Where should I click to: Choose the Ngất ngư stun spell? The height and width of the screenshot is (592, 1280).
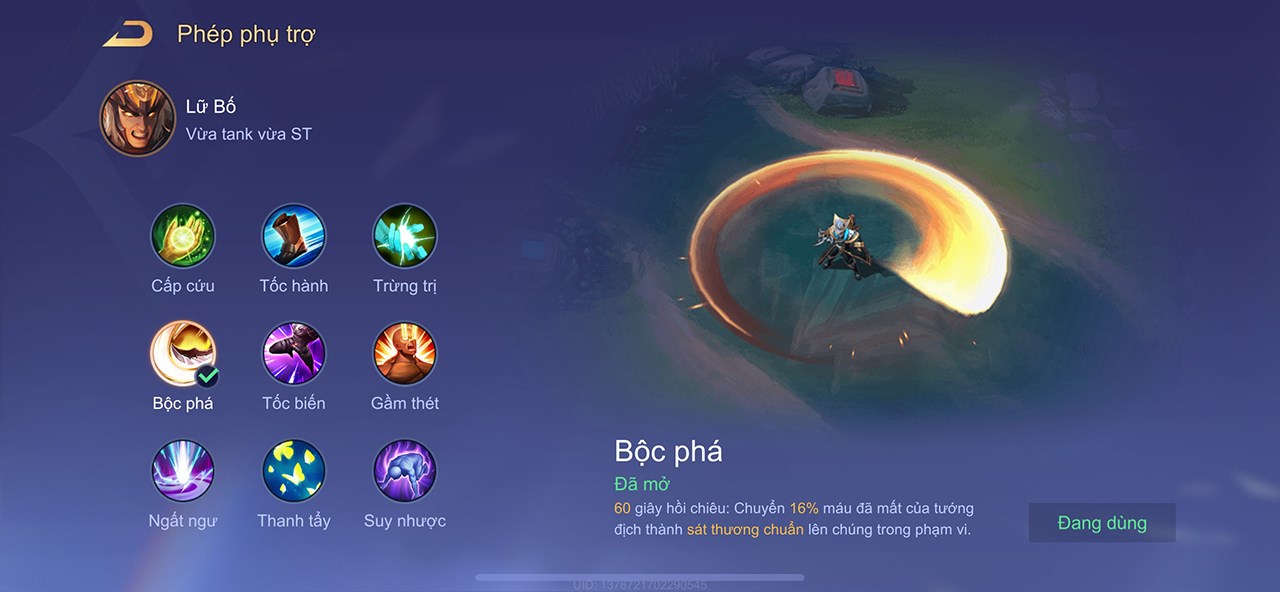pos(183,471)
